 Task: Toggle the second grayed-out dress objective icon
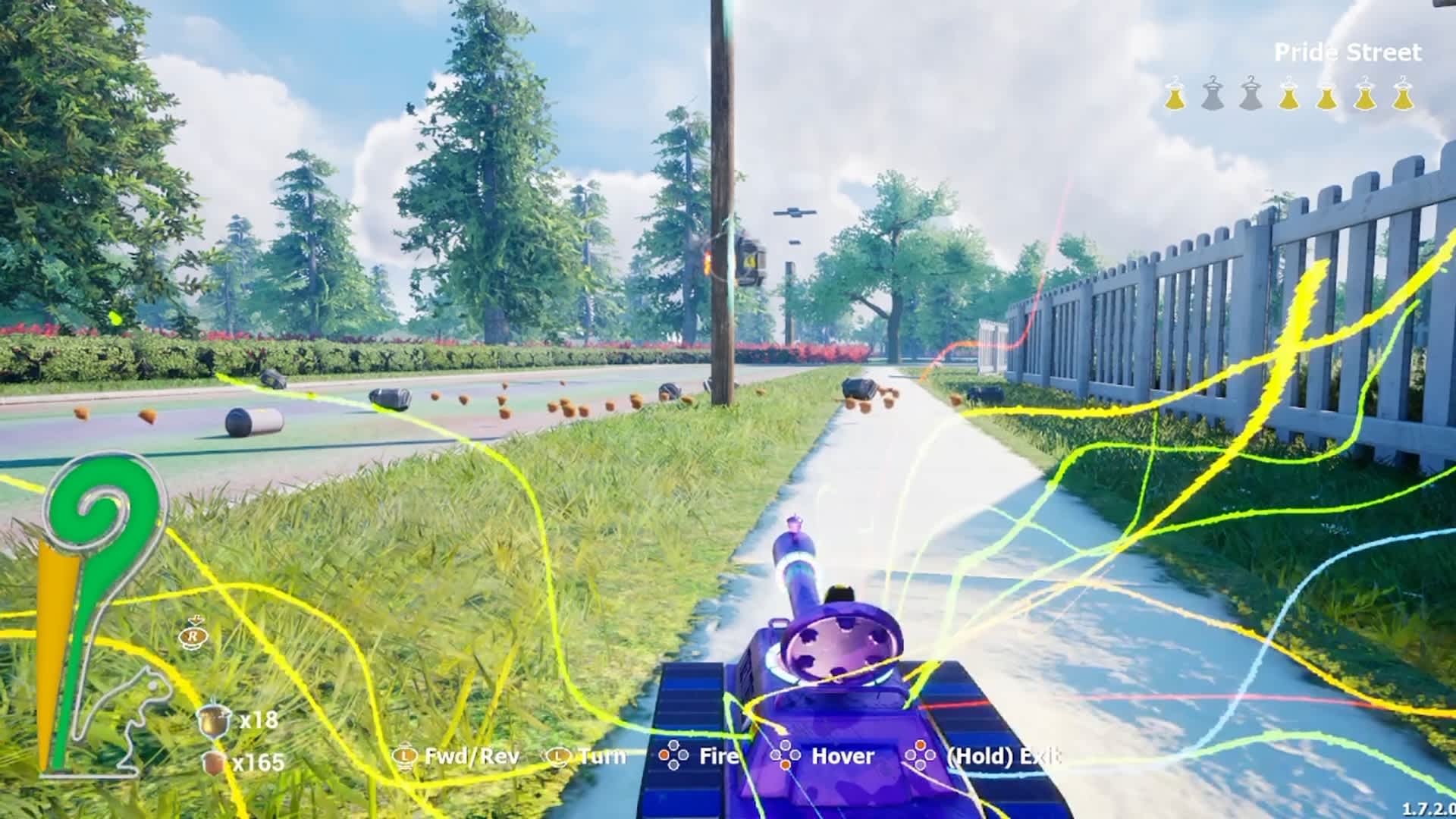(x=1213, y=94)
